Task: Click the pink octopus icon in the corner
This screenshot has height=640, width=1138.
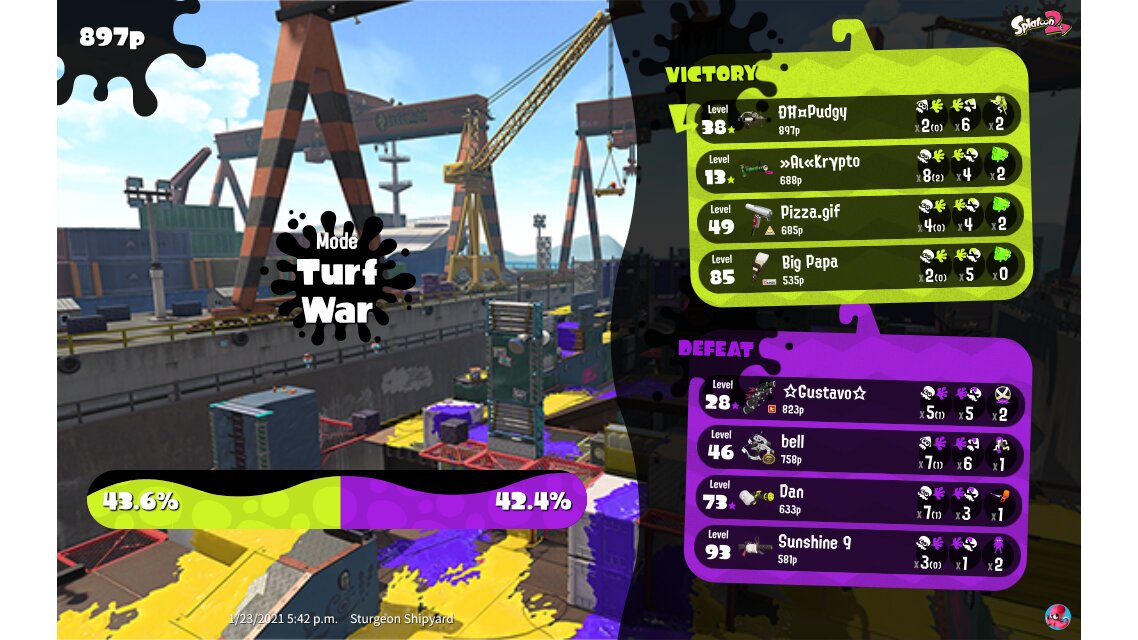Action: (x=1057, y=616)
